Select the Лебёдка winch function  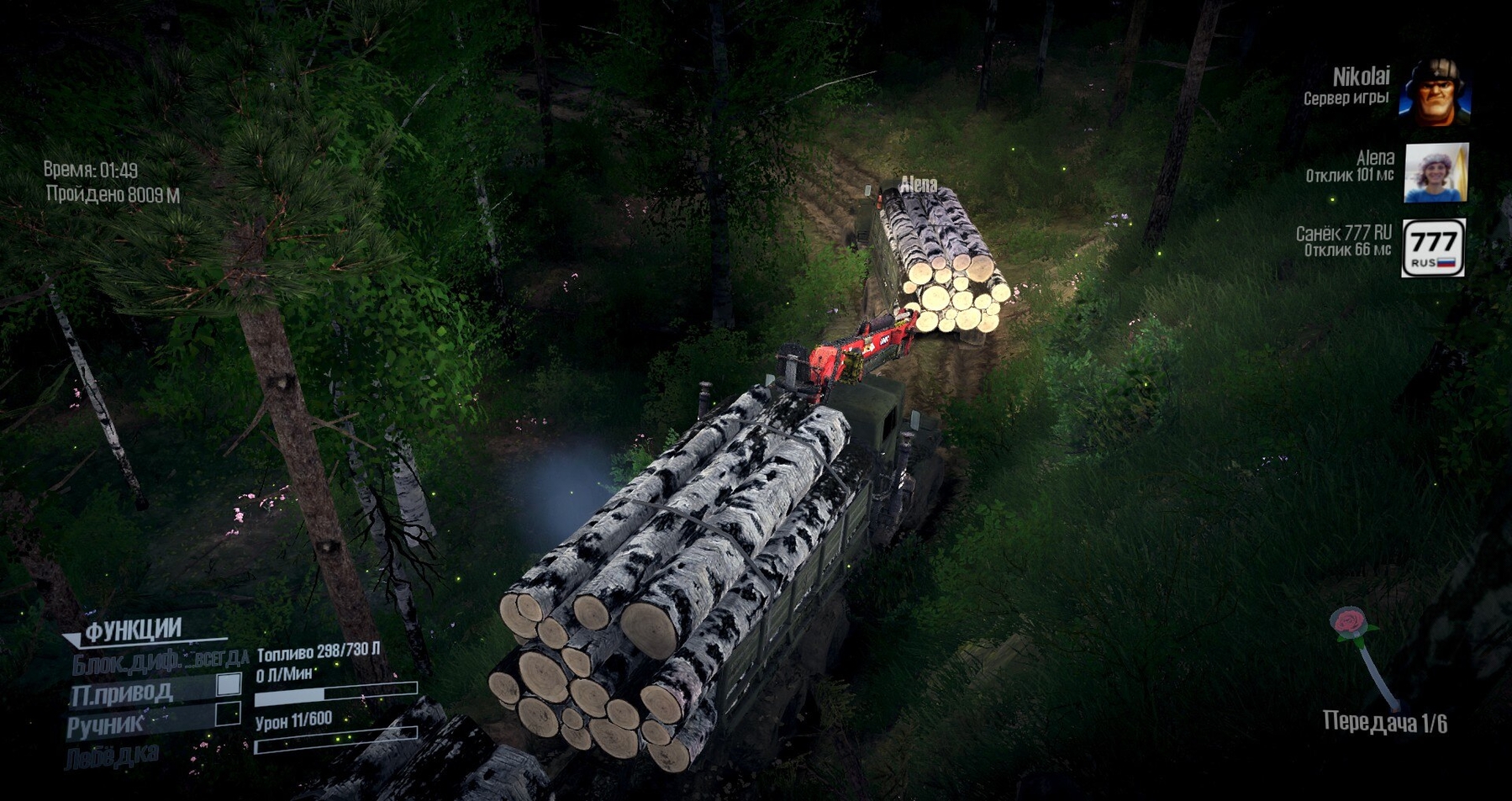click(x=112, y=756)
